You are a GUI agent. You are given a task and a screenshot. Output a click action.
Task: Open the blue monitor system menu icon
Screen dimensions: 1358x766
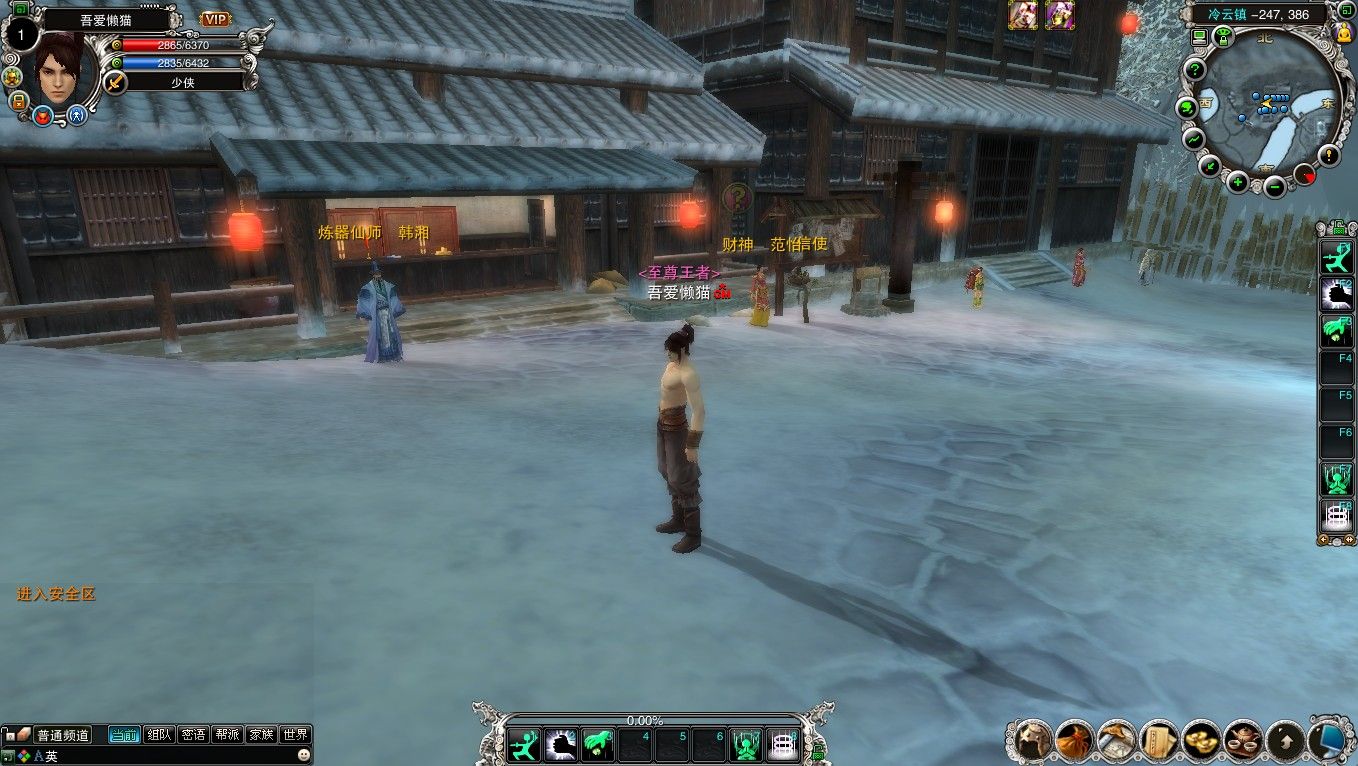click(1328, 740)
